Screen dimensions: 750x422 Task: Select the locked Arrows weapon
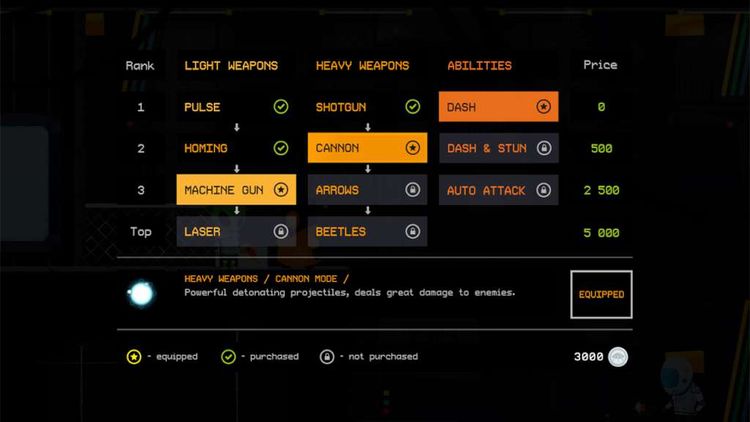tap(367, 190)
